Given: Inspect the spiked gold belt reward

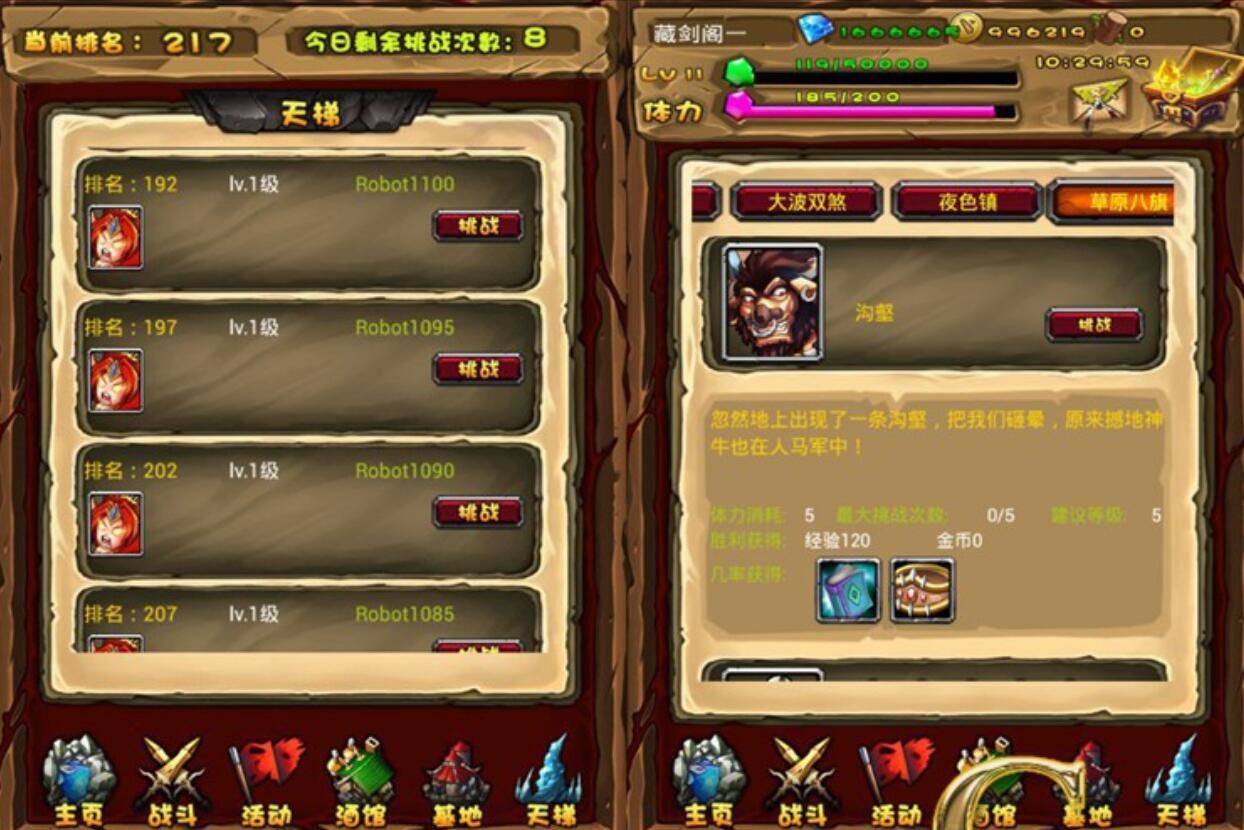Looking at the screenshot, I should [922, 590].
